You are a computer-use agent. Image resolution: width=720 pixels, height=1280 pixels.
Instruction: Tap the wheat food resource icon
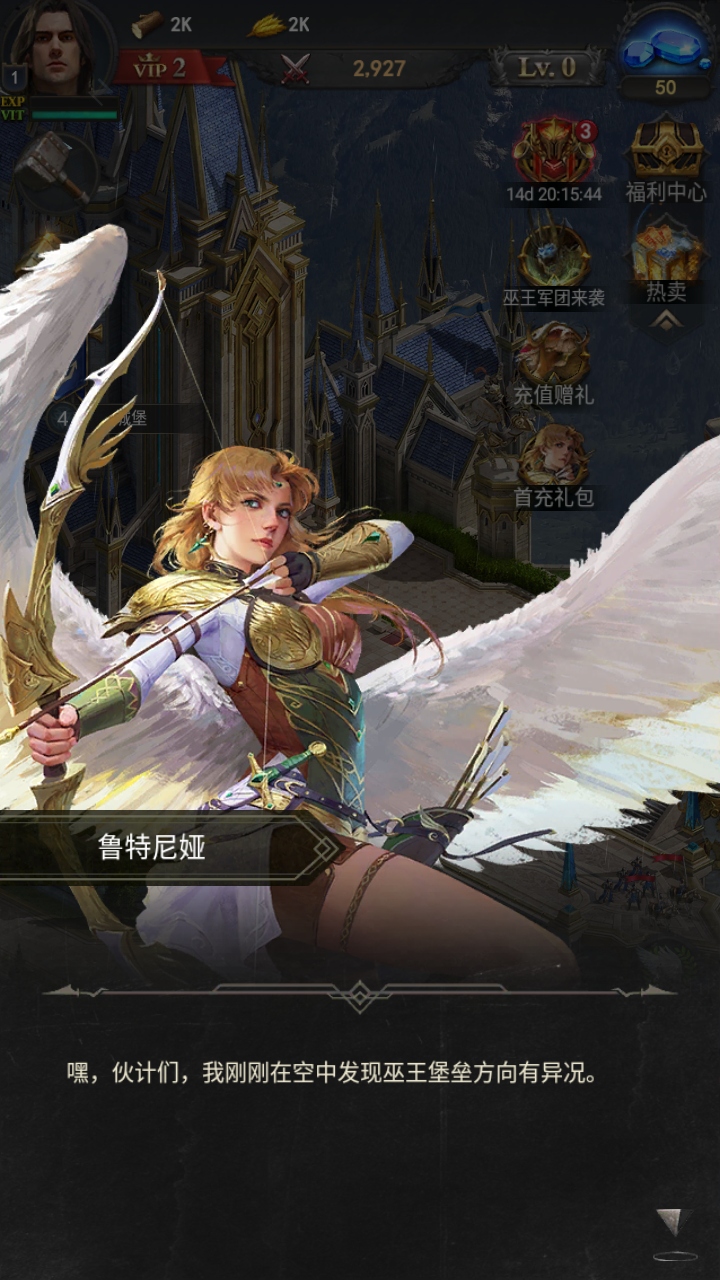point(265,24)
